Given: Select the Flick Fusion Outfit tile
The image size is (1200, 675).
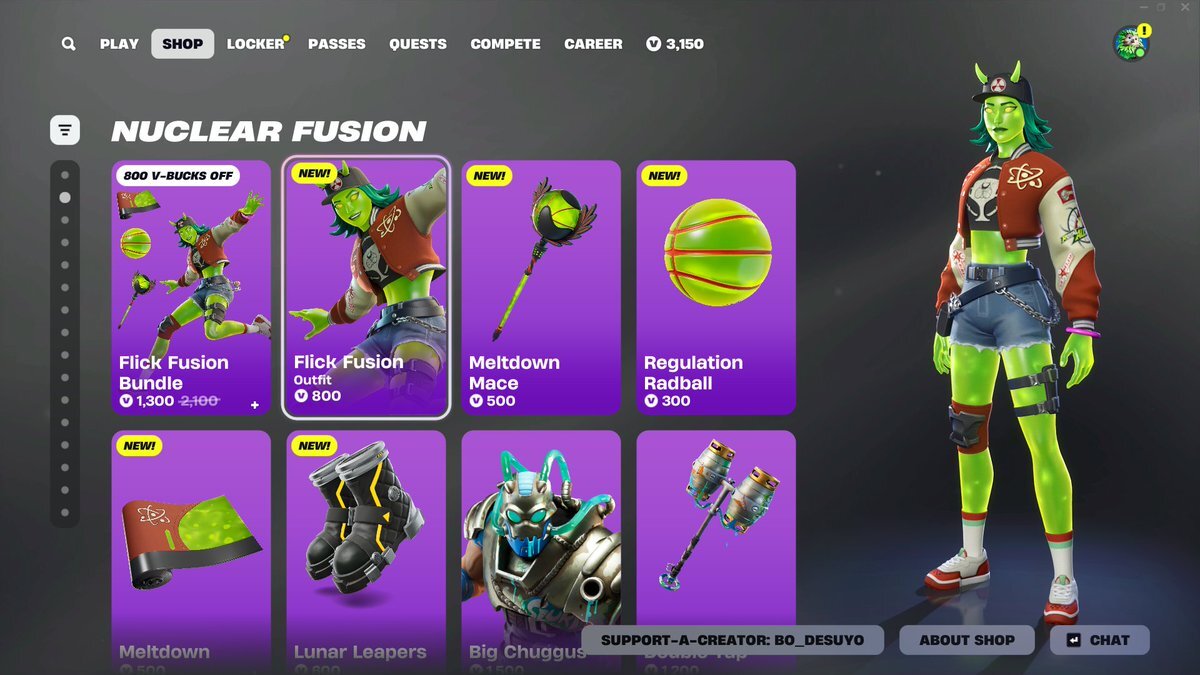Looking at the screenshot, I should (366, 287).
